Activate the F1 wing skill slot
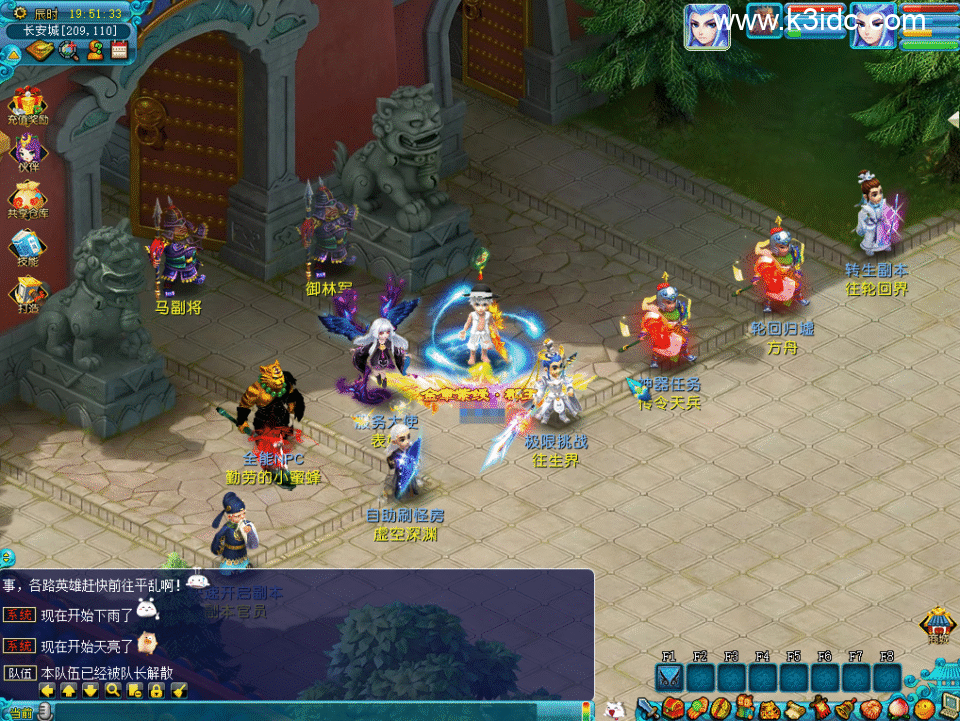The image size is (960, 721). pyautogui.click(x=669, y=677)
